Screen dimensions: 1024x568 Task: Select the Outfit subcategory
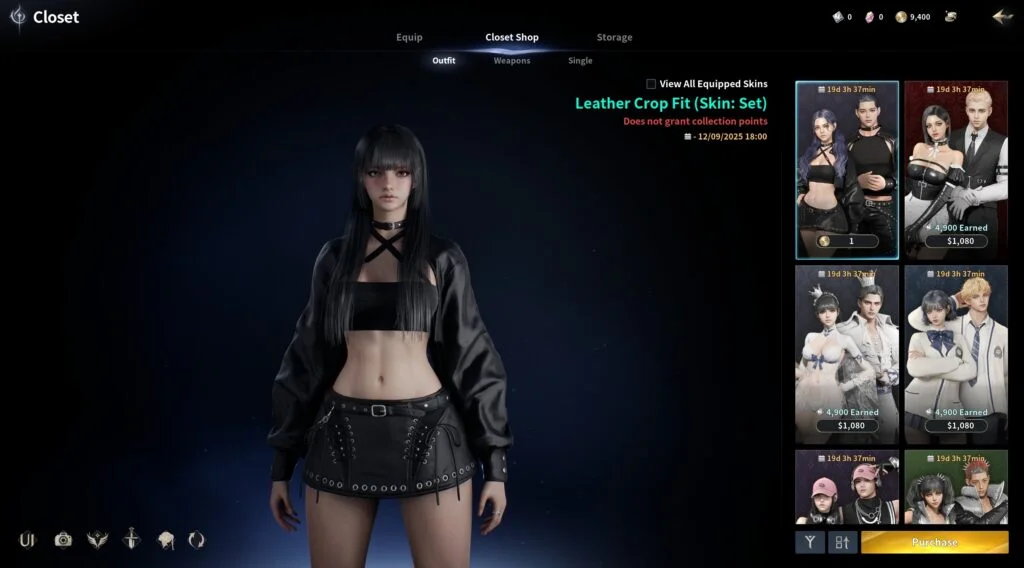tap(444, 61)
